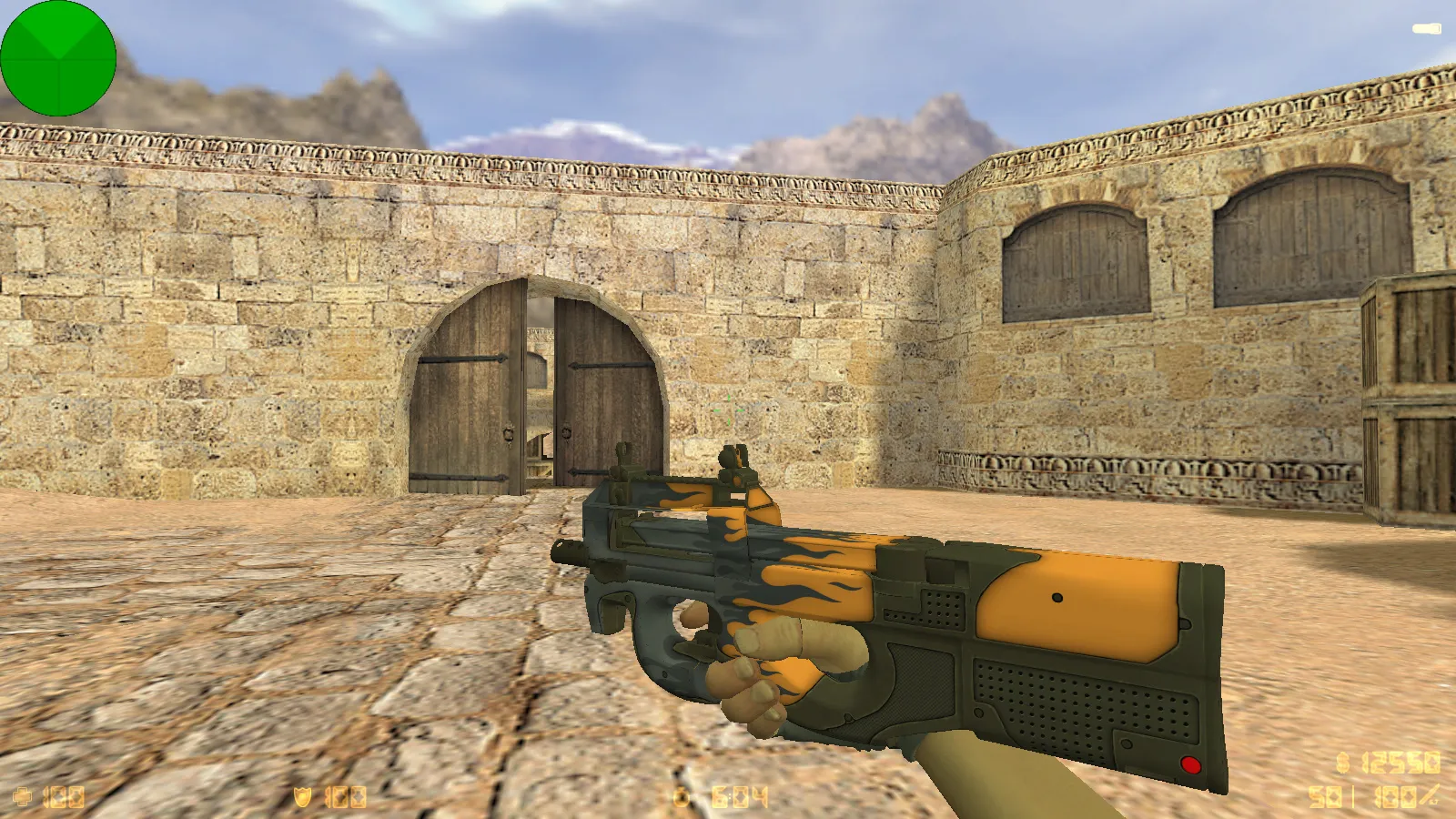Select the kevlar armor shield icon
This screenshot has height=819, width=1456.
click(x=302, y=797)
